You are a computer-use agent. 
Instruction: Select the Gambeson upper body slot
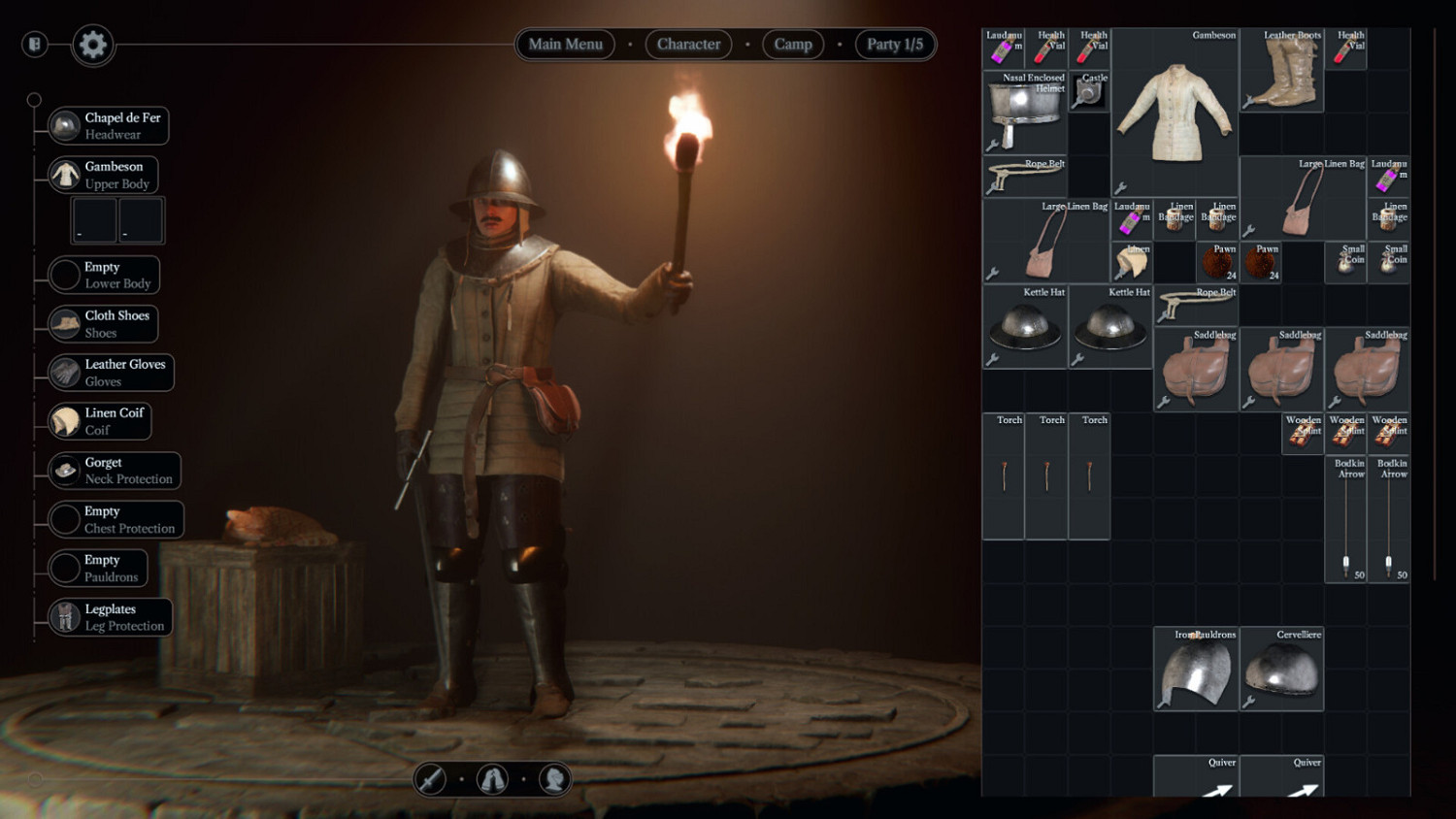[x=103, y=175]
